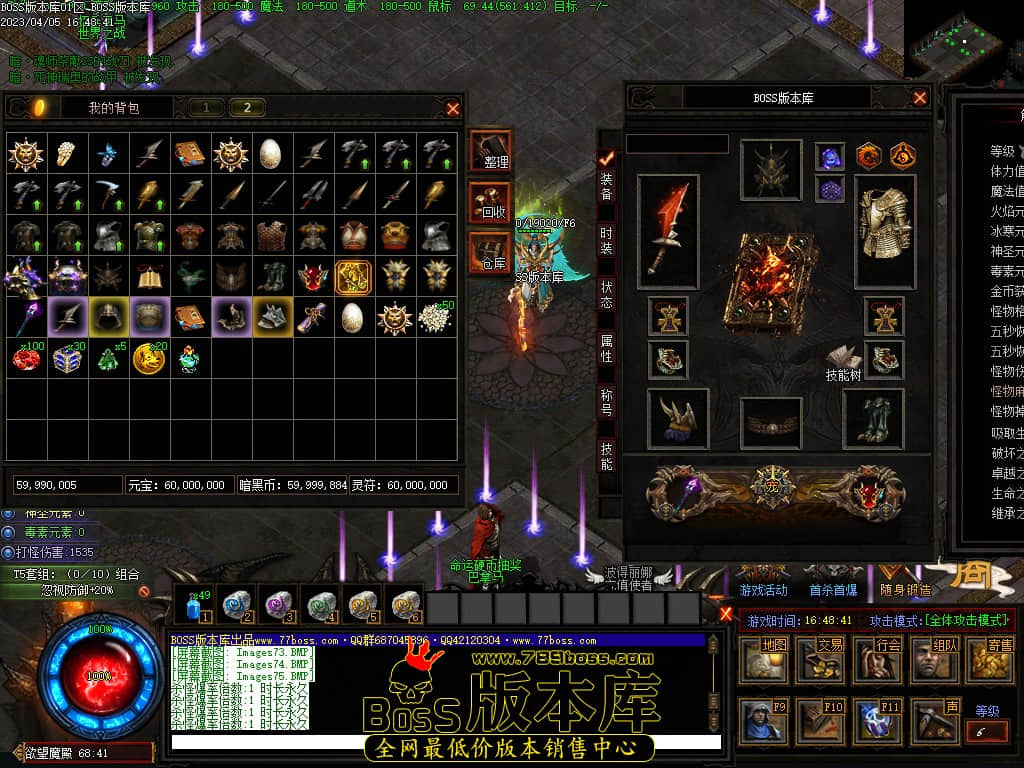Close the backpack window
The width and height of the screenshot is (1024, 768).
coord(453,108)
